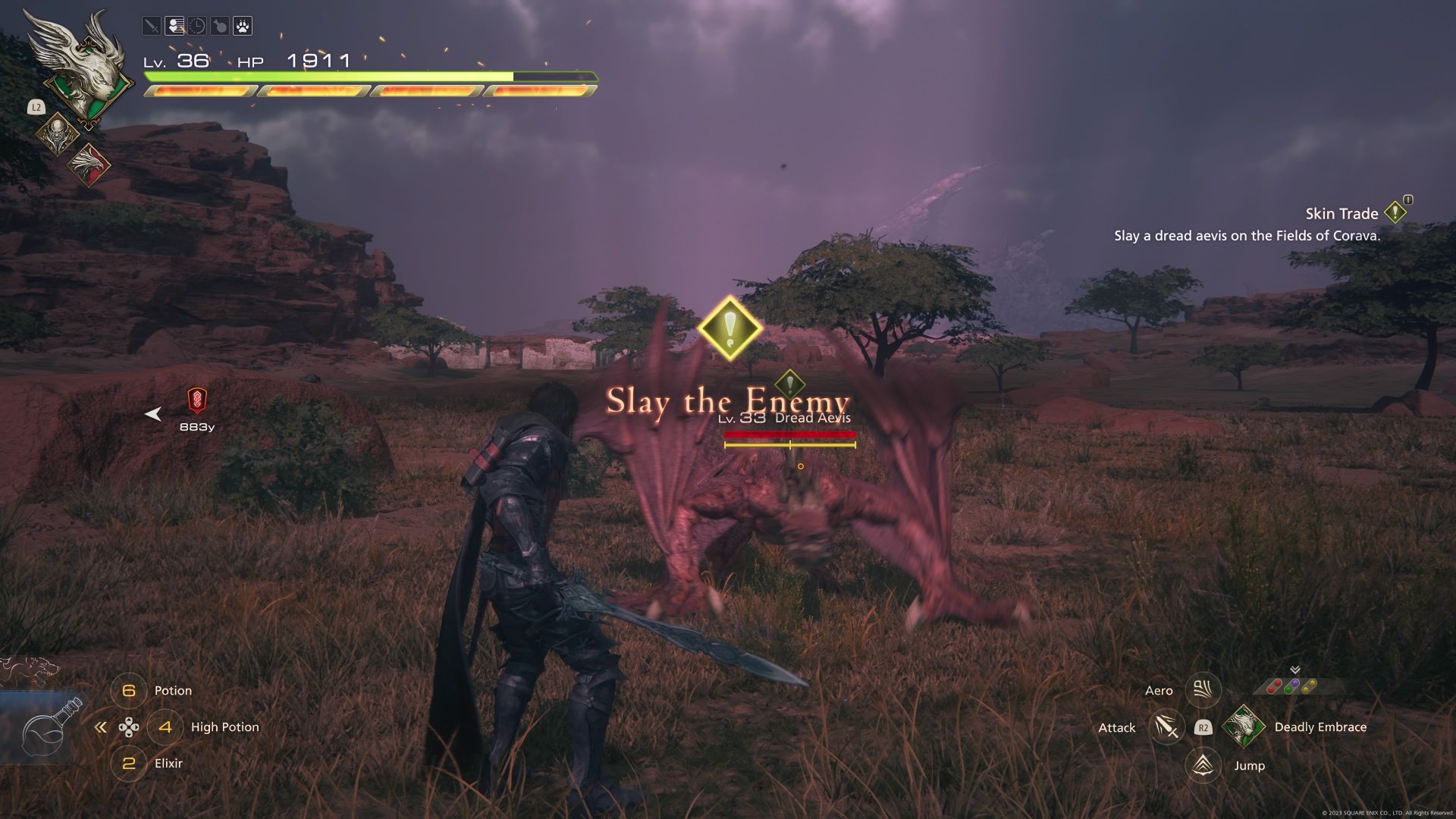Select the clock-shaped status icon

pos(196,27)
